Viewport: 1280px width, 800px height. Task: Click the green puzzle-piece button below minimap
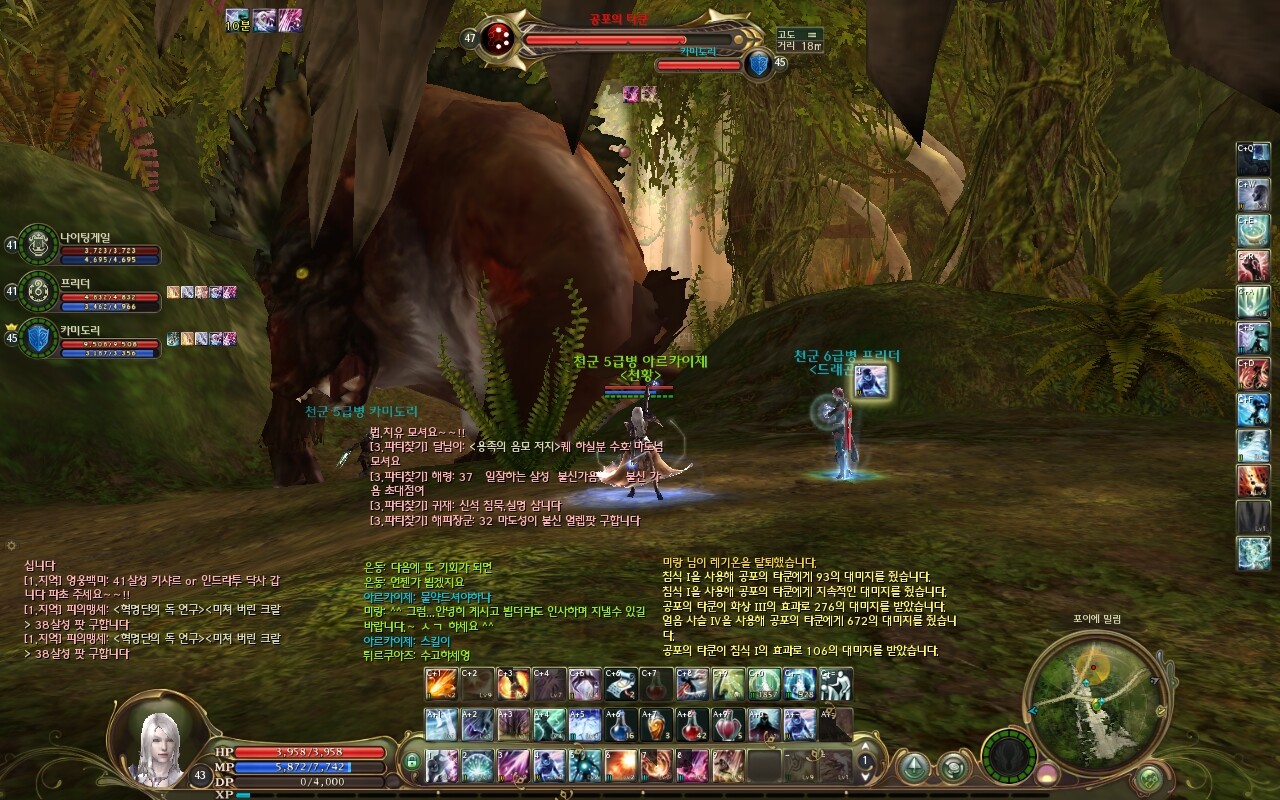1150,776
